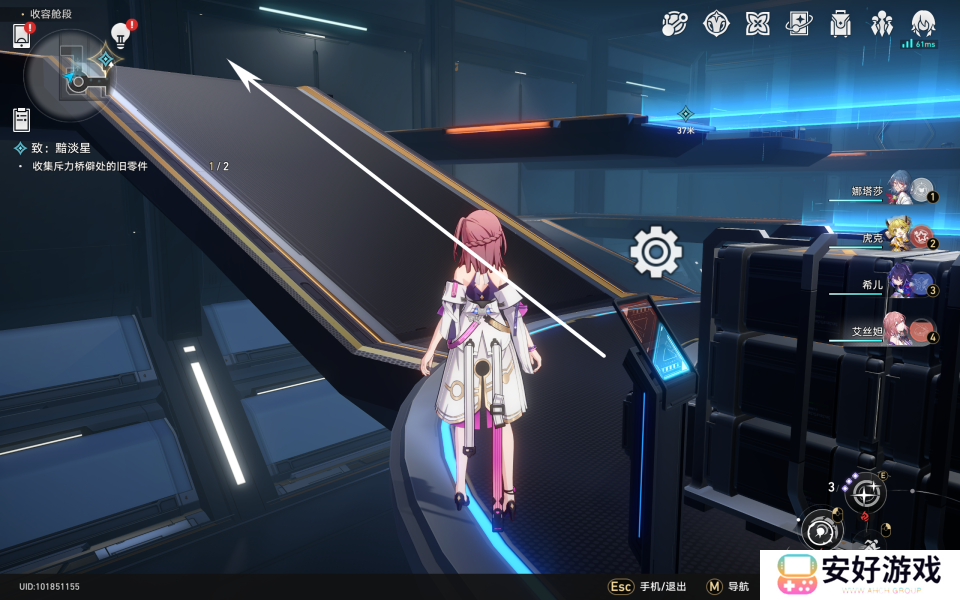Screen dimensions: 960x600
Task: Click the basic attack button
Action: pos(822,530)
